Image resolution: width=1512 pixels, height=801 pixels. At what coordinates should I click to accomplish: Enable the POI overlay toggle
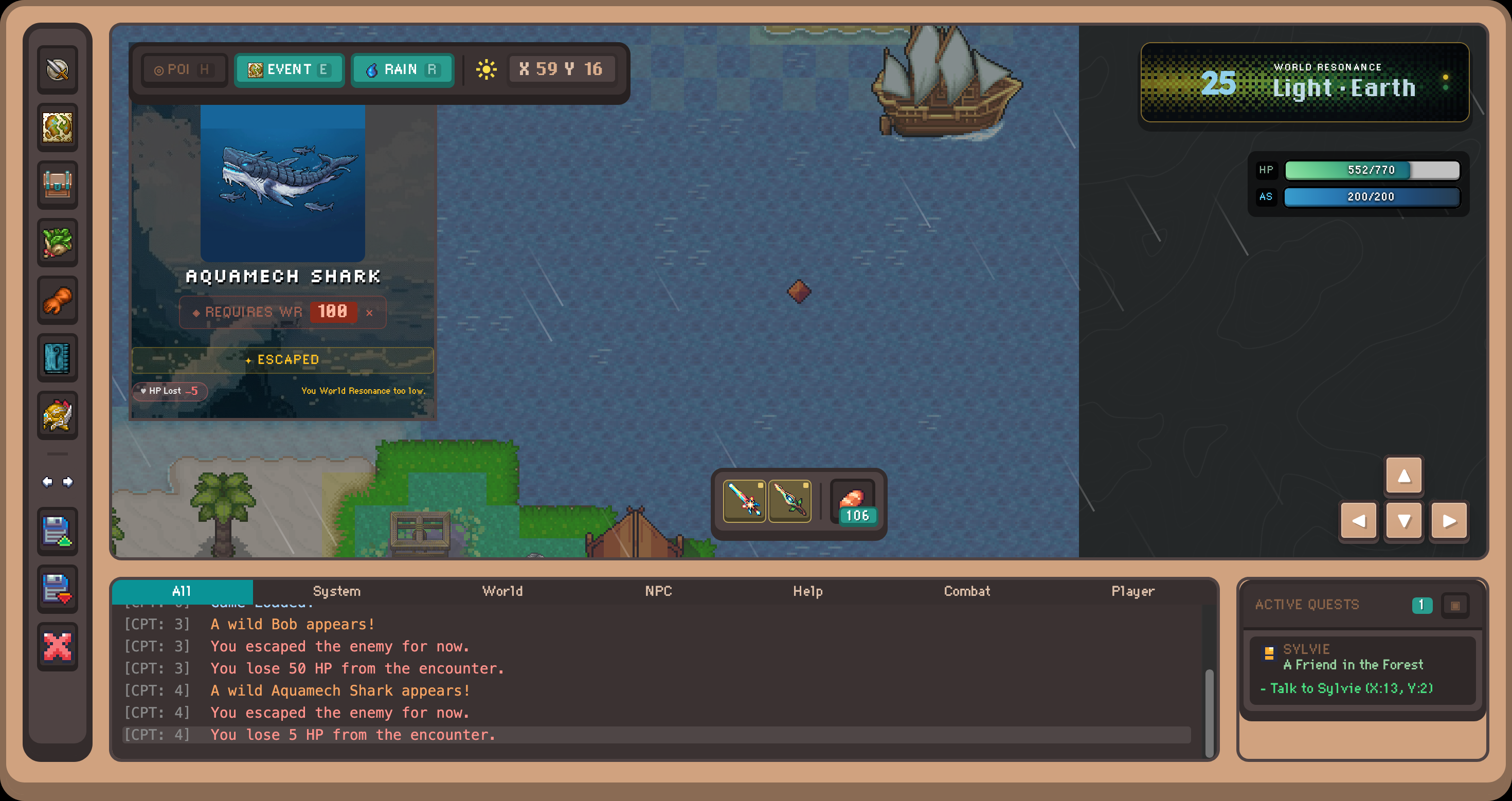click(184, 69)
